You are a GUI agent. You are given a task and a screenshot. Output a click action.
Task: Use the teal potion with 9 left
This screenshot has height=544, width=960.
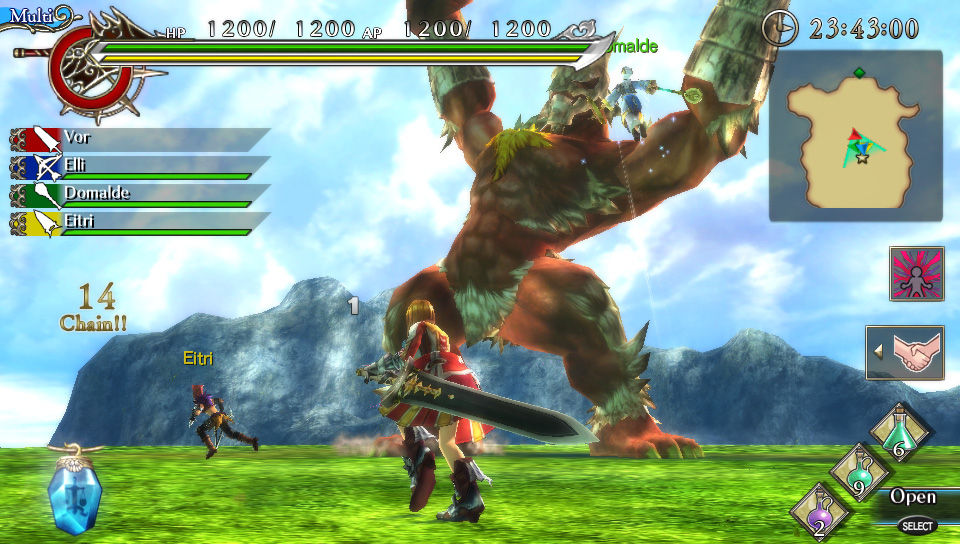coord(859,472)
